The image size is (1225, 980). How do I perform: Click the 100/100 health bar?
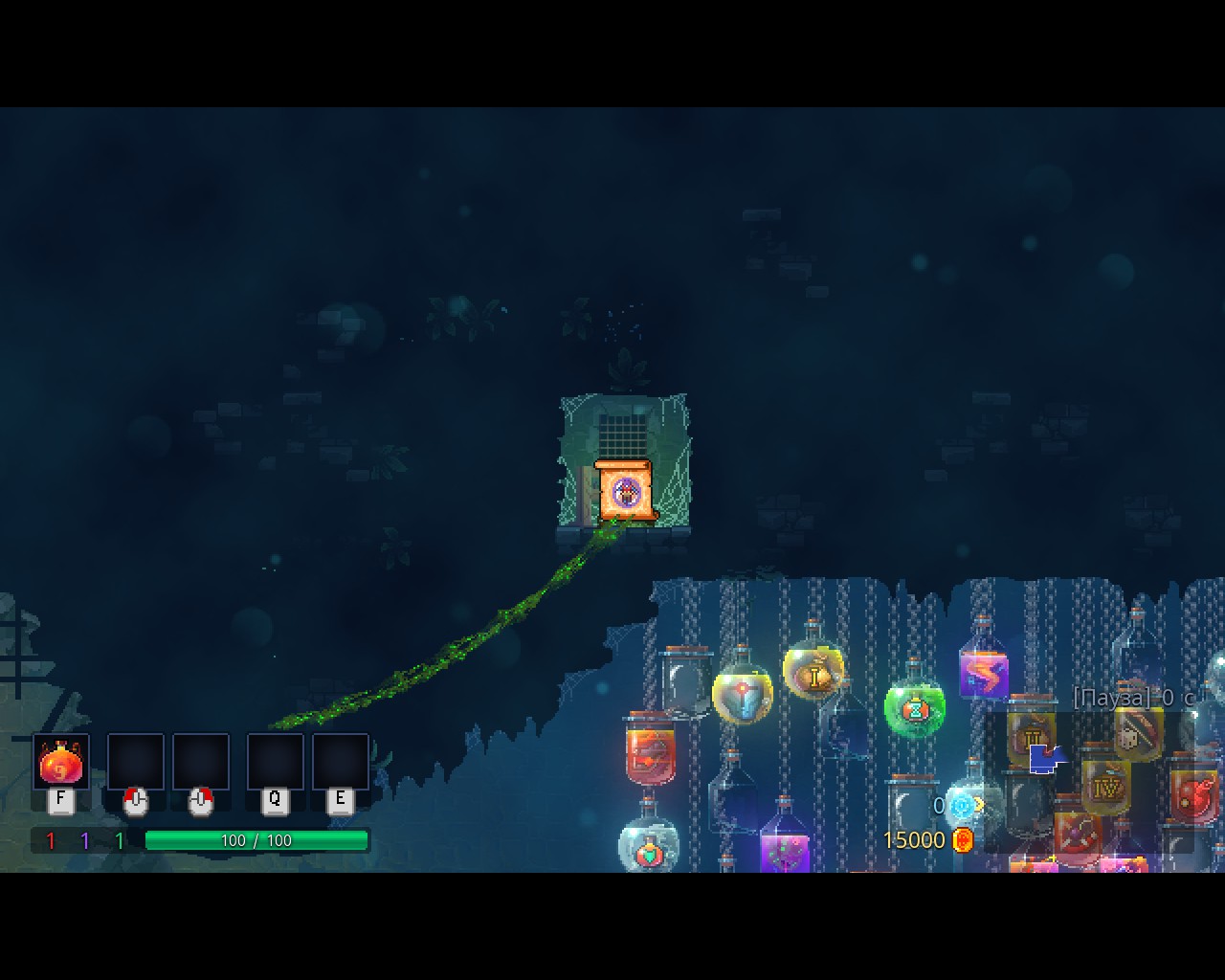(256, 840)
